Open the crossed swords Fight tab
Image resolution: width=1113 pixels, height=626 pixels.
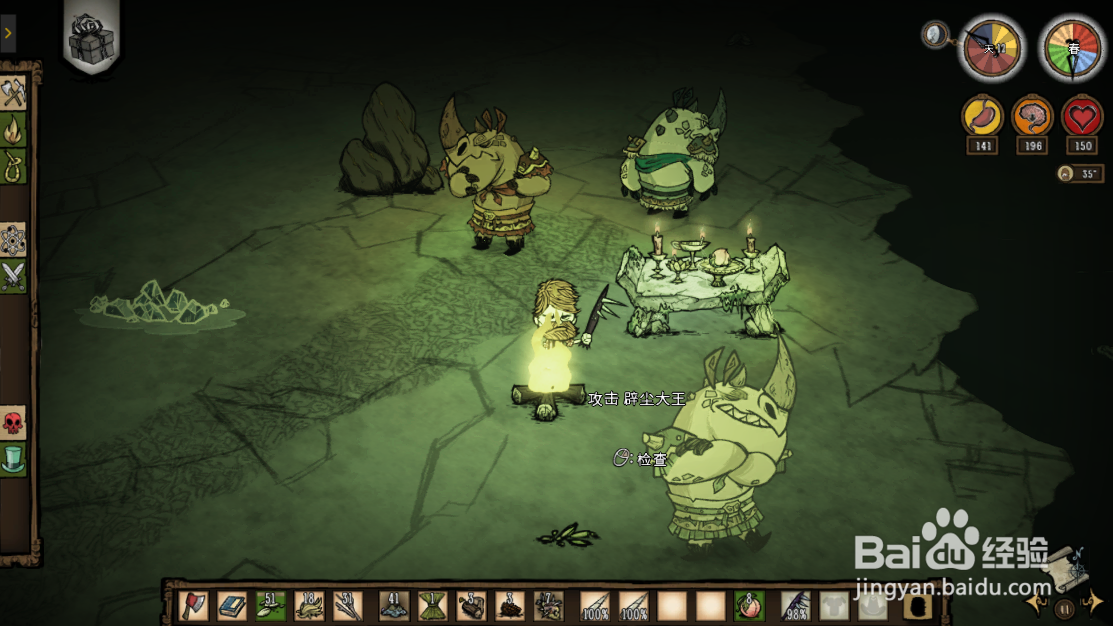point(13,275)
